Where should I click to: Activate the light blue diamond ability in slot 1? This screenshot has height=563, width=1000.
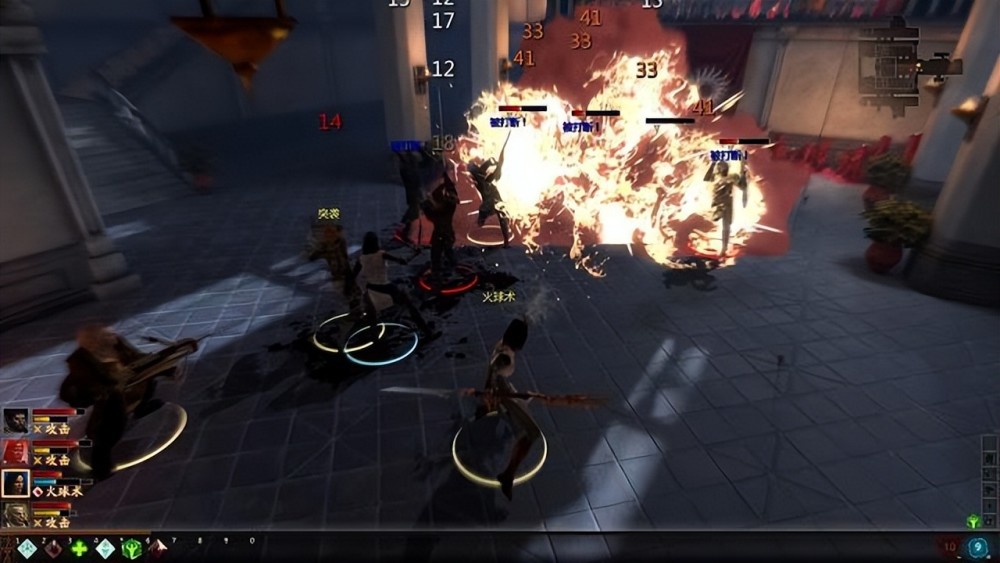27,548
